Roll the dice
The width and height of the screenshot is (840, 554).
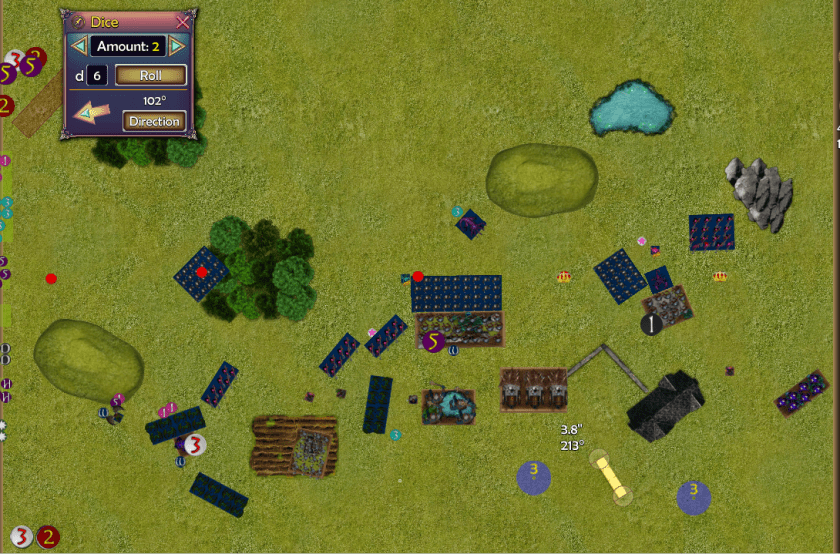coord(151,75)
